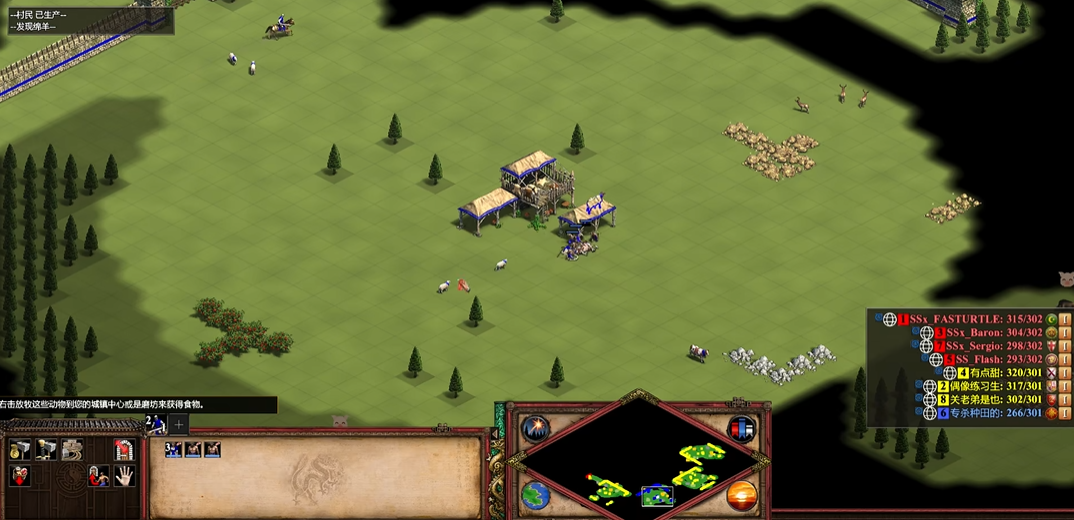This screenshot has width=1074, height=520.
Task: Select the repair hammer command
Action: (x=71, y=451)
